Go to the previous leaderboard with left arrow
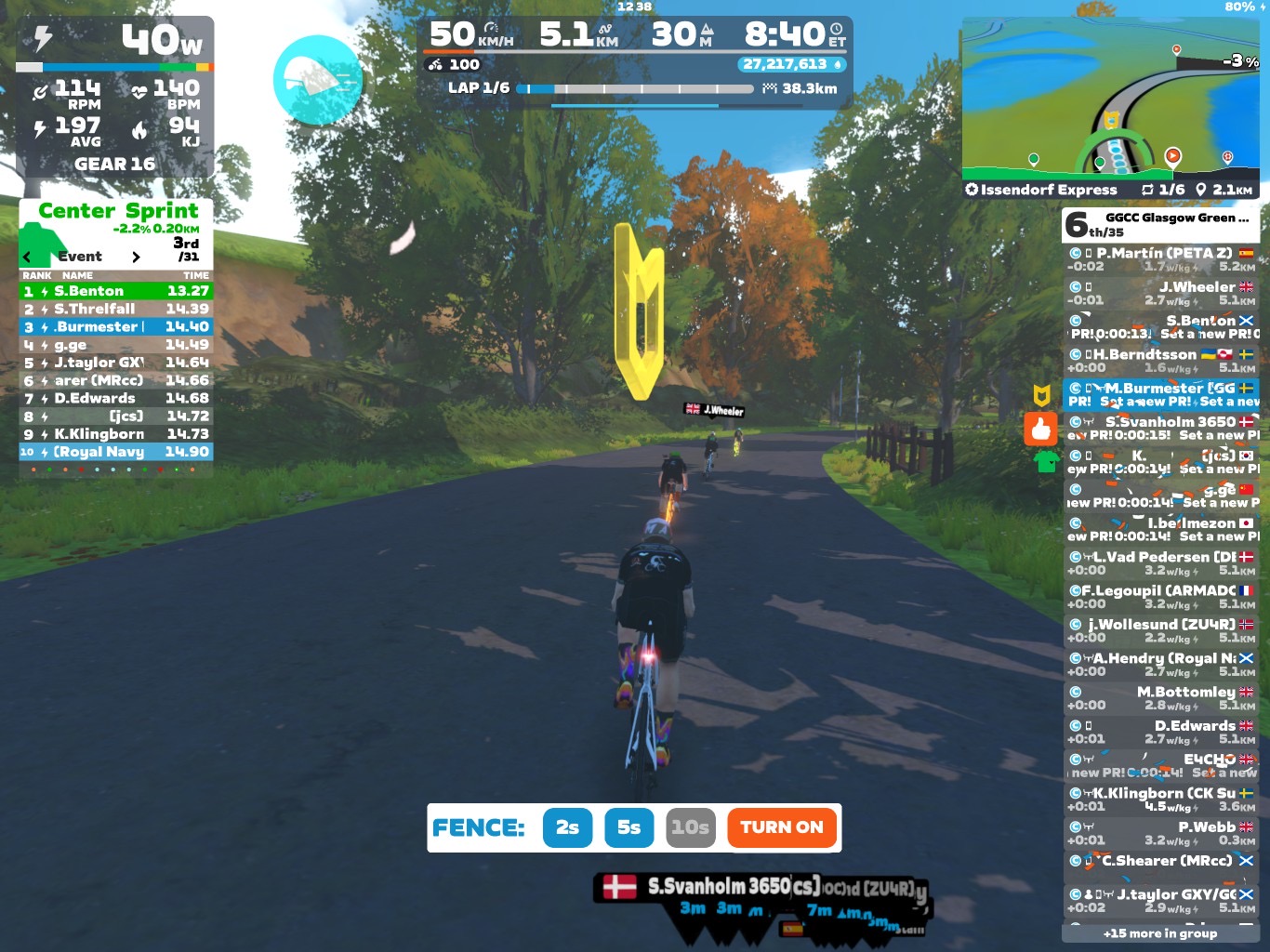Screen dimensions: 1270x952 coord(27,257)
